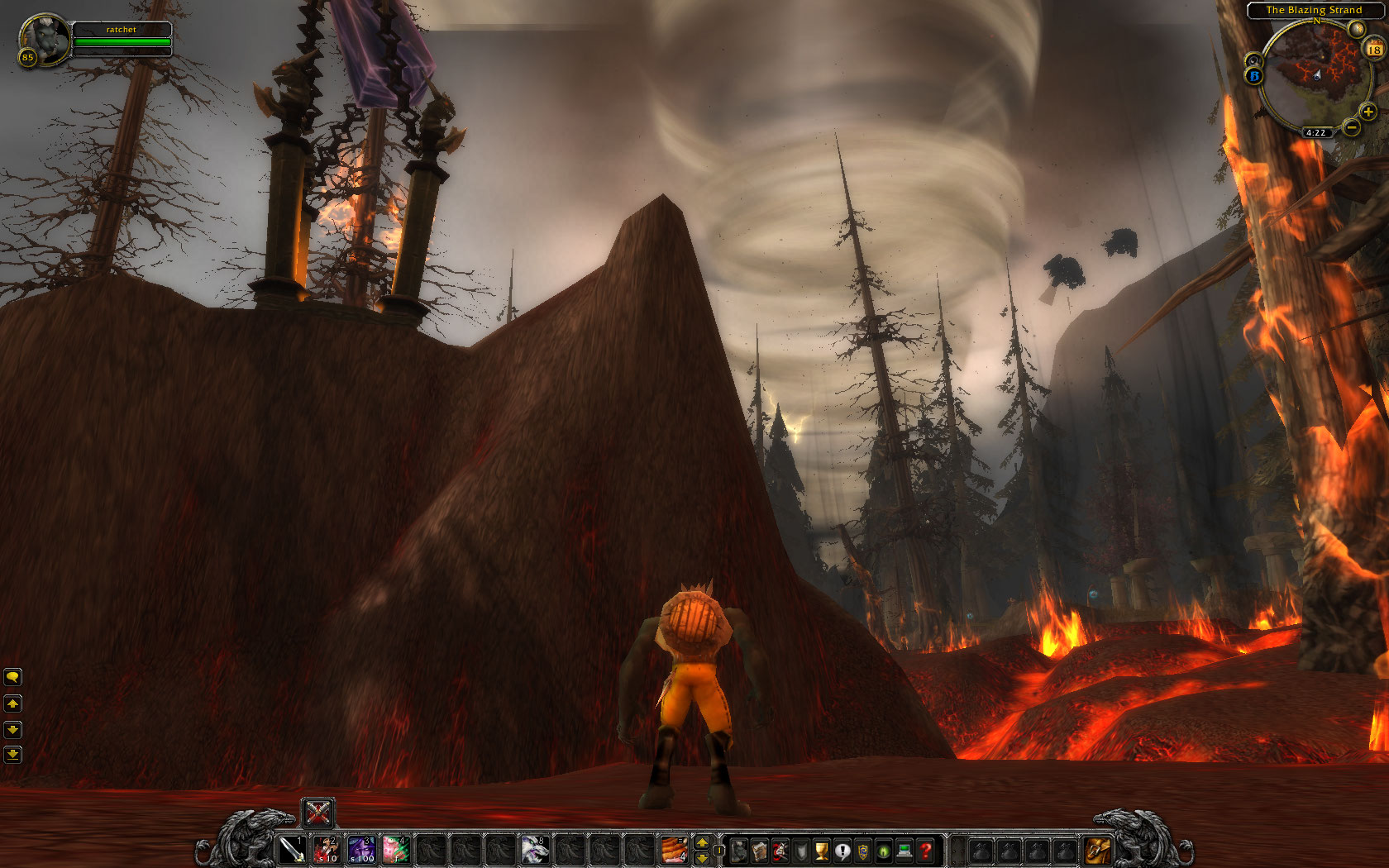The image size is (1389, 868).
Task: Click the crossed swords stance button
Action: [317, 813]
